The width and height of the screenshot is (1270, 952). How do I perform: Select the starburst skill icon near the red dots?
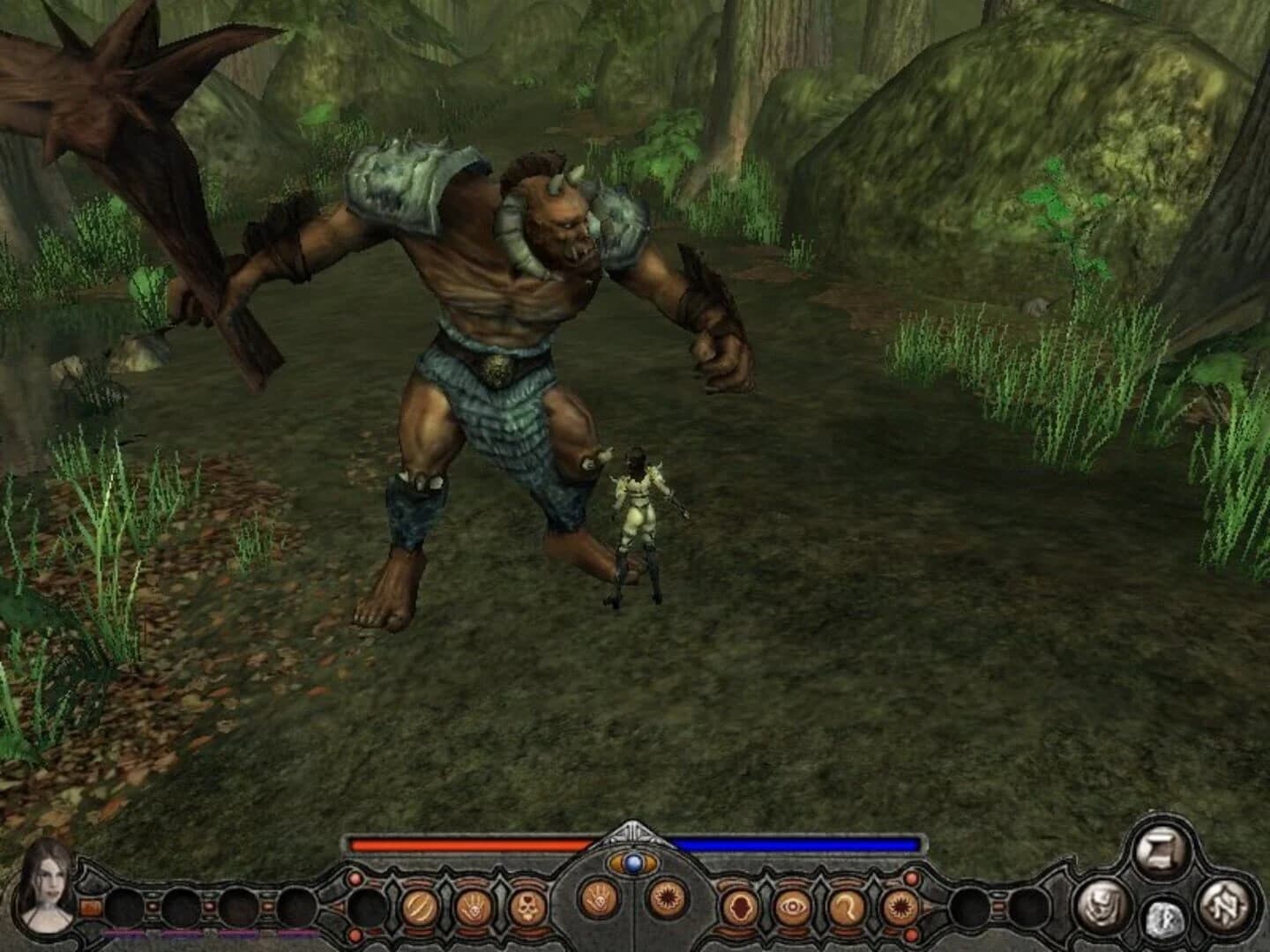pos(900,905)
